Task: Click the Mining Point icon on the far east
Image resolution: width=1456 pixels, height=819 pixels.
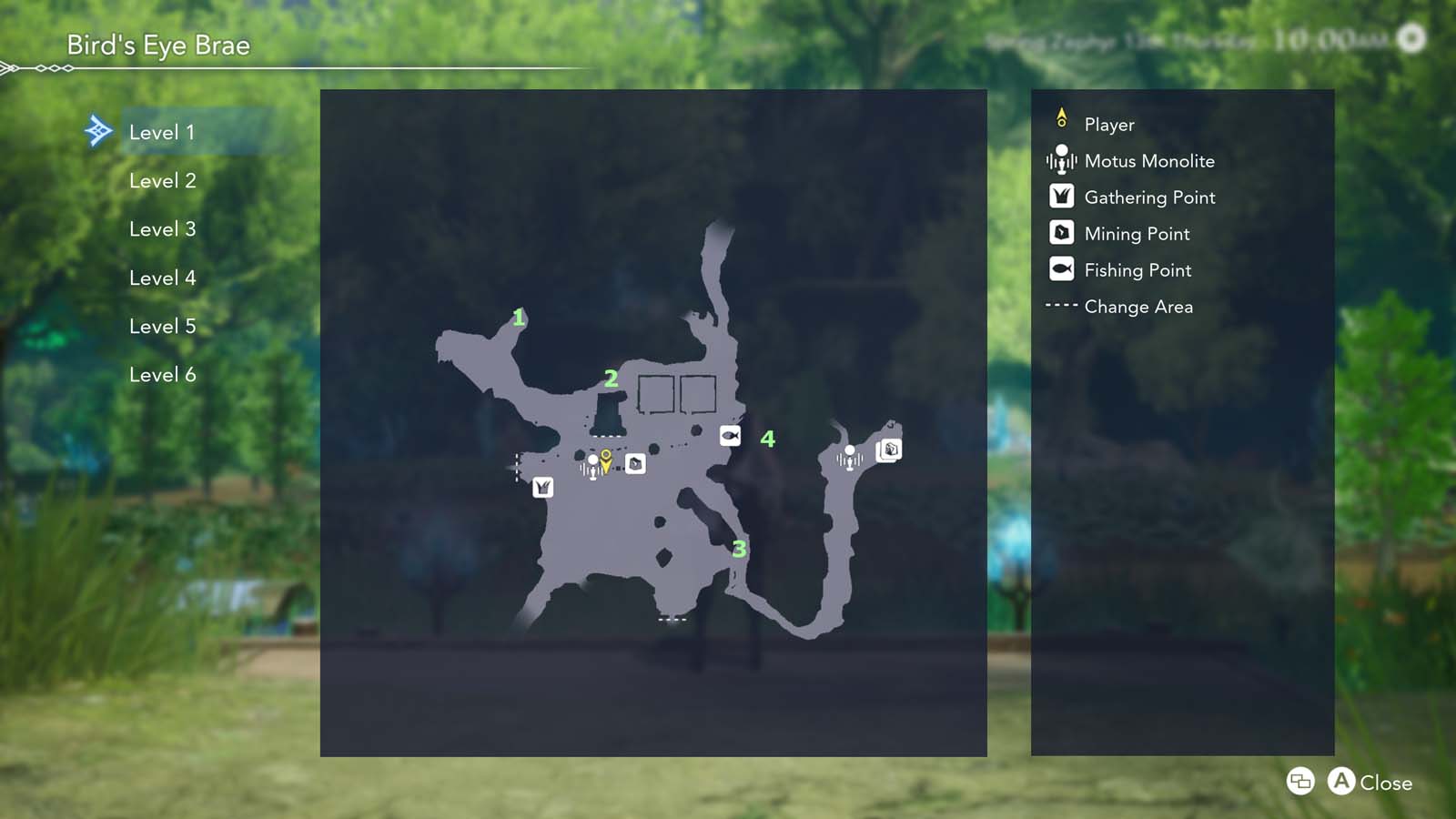Action: coord(889,450)
